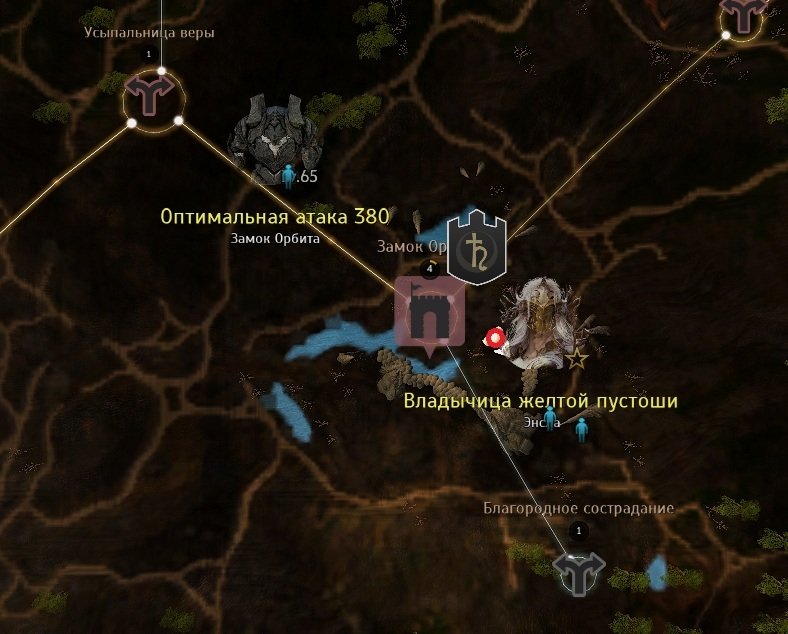
Task: Click the guild shield emblem above the castle
Action: tap(476, 246)
